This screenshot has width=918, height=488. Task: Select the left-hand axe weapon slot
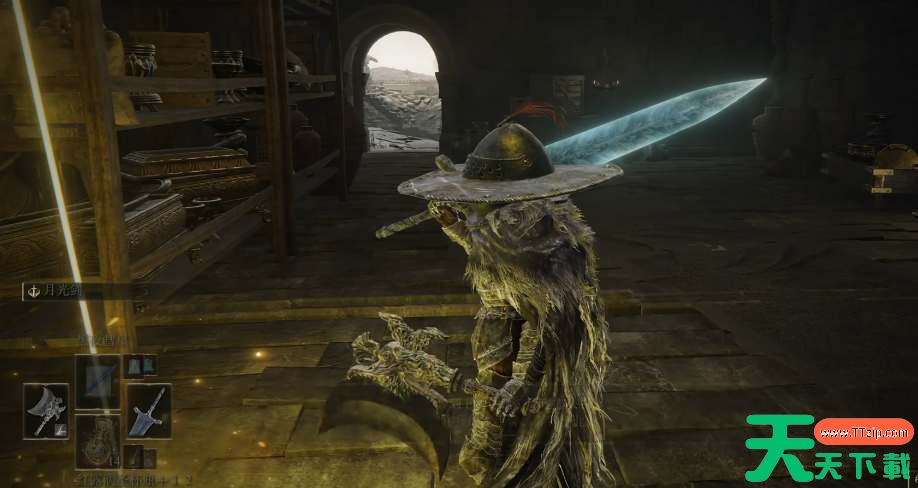(x=45, y=410)
